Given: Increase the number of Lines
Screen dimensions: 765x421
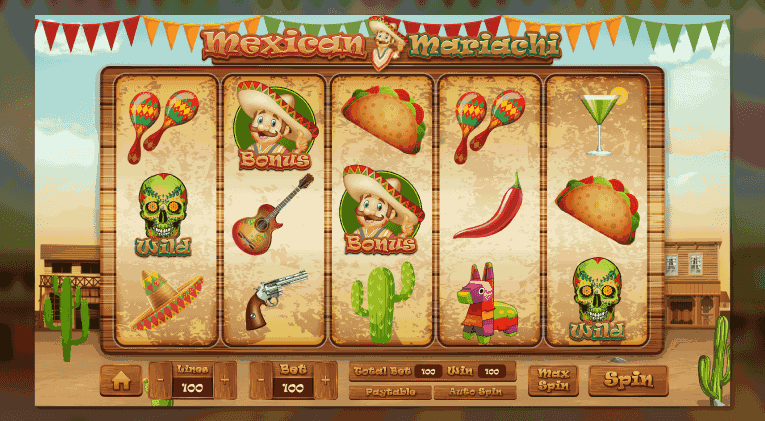Looking at the screenshot, I should pos(226,381).
